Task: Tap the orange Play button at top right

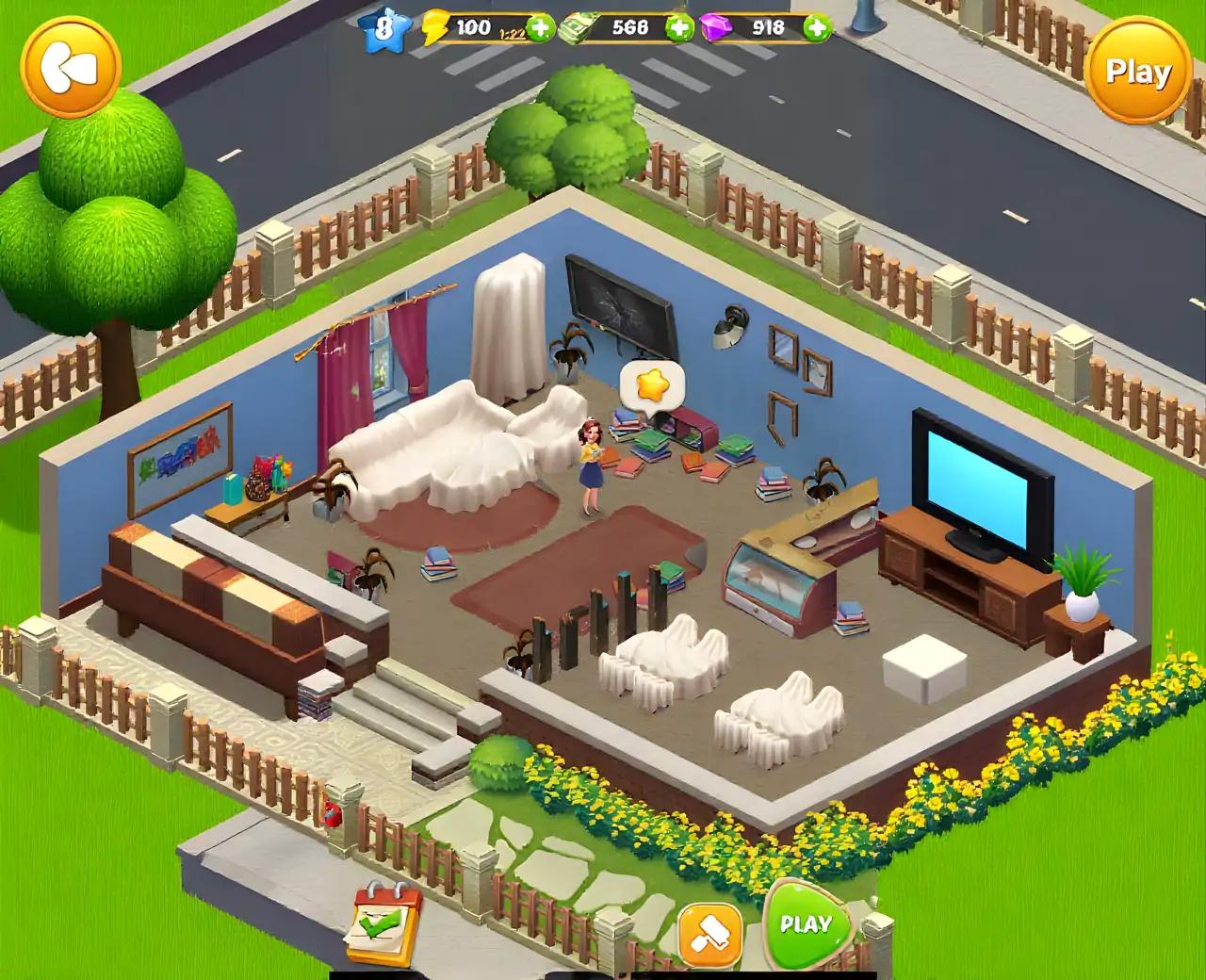Action: point(1138,72)
